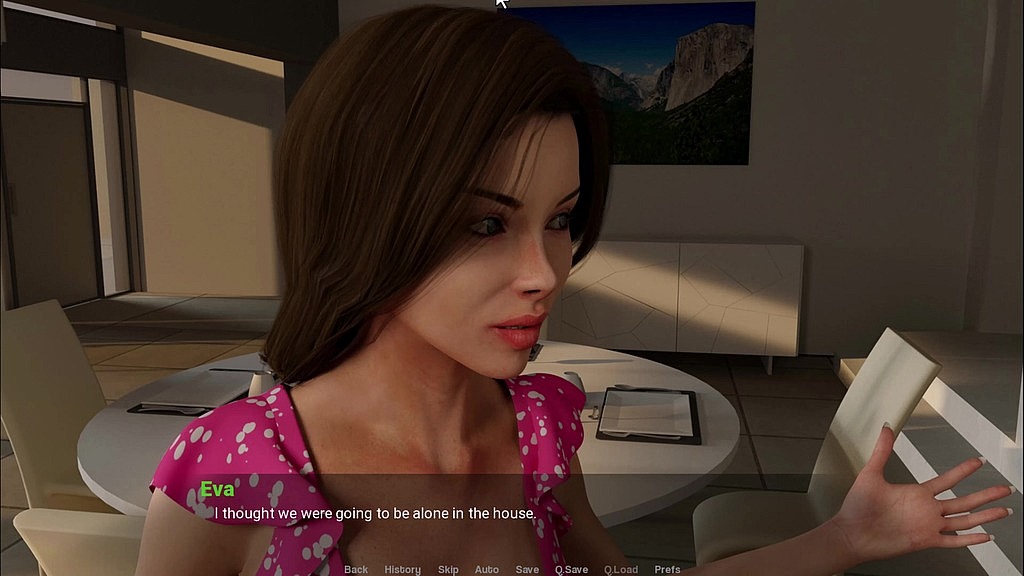Click Q.Save to quick save

coord(571,569)
